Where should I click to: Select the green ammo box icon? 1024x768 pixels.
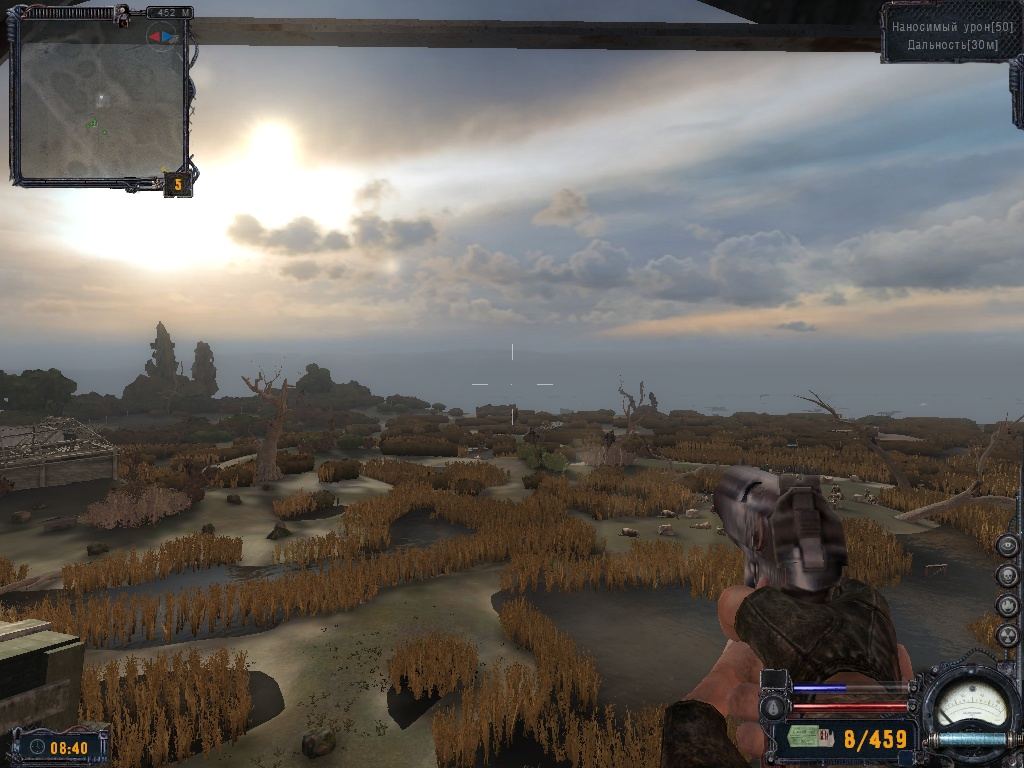click(x=806, y=738)
